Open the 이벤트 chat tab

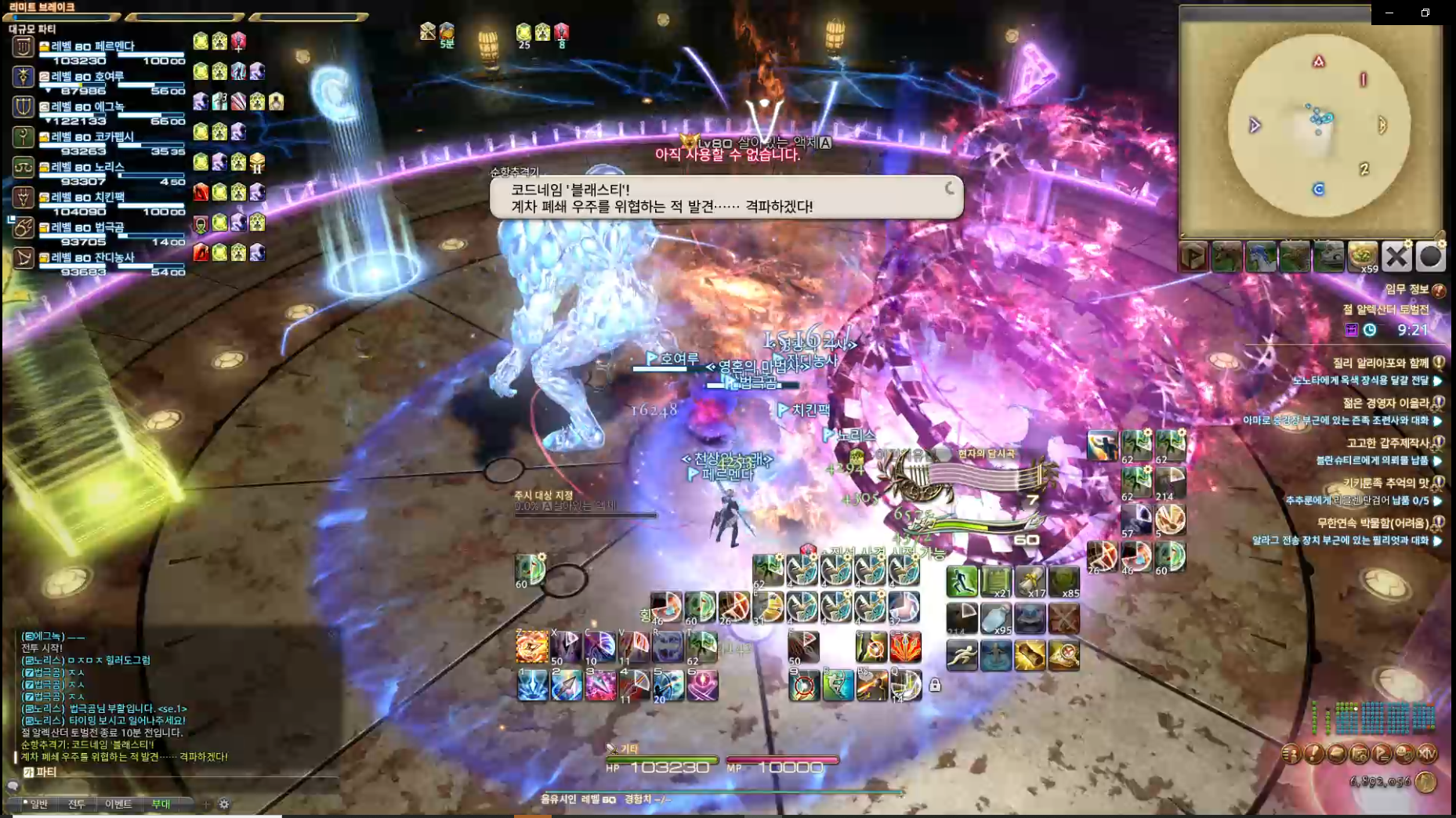point(118,804)
